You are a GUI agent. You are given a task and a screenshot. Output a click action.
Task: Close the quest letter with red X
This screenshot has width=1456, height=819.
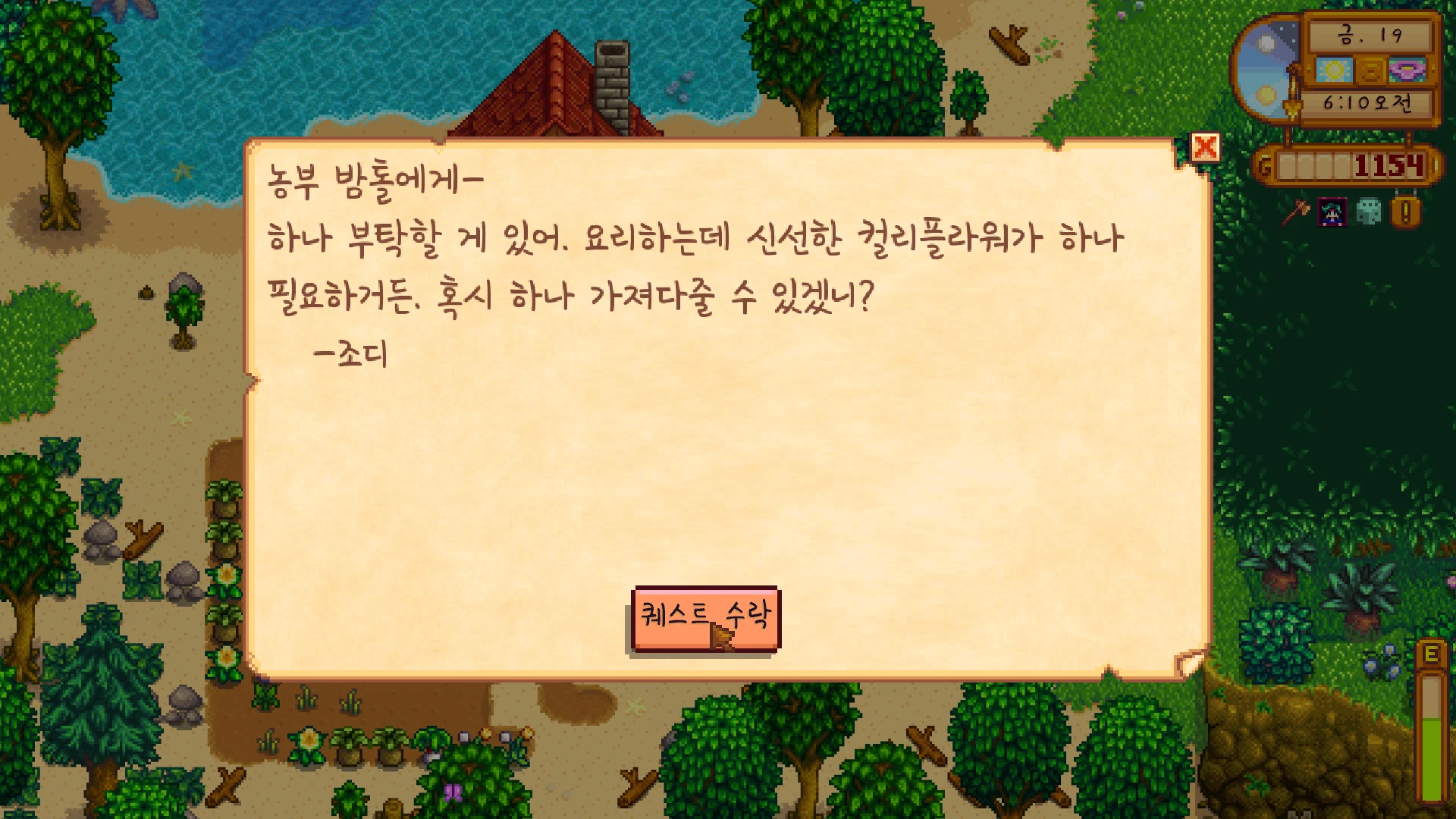point(1205,147)
